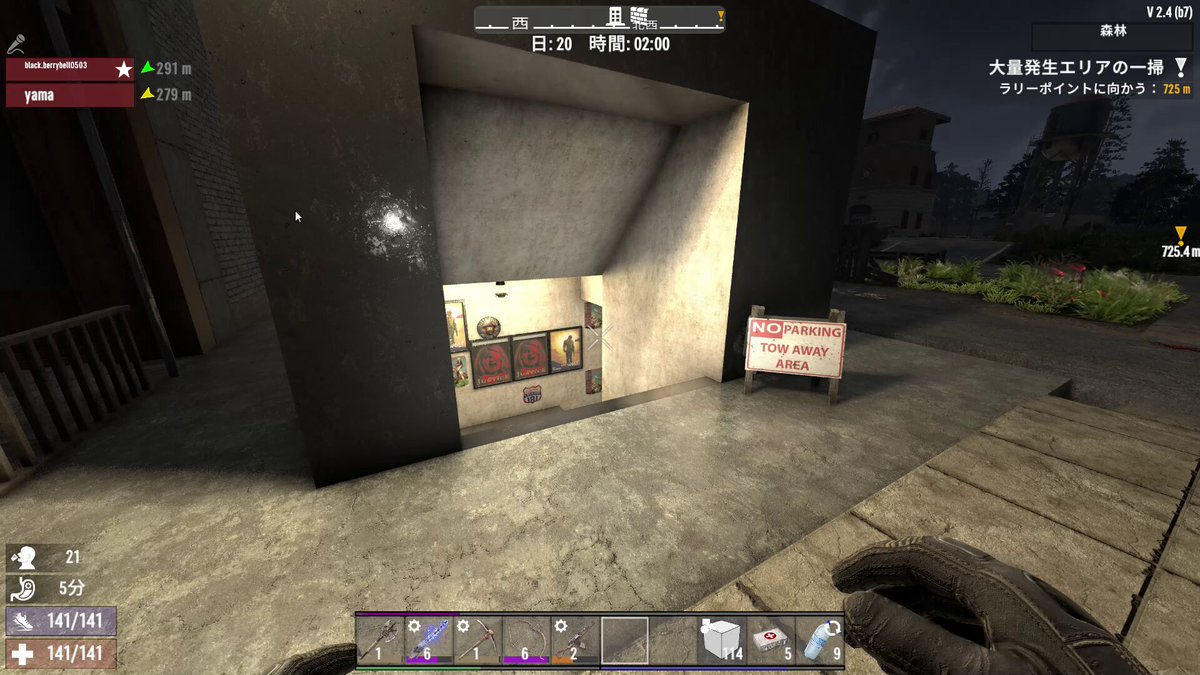Select party member yama

[x=70, y=95]
